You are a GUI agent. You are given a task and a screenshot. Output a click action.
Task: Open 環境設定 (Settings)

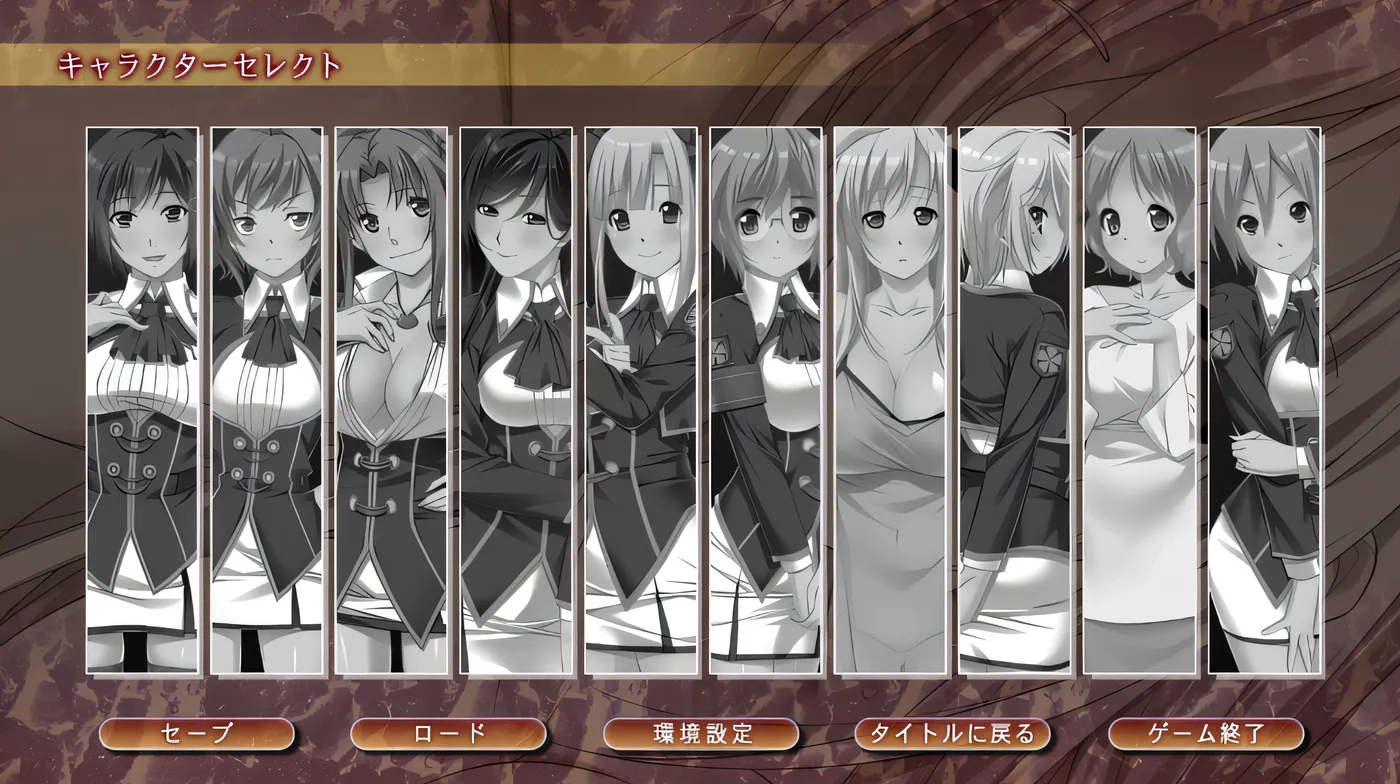[701, 734]
